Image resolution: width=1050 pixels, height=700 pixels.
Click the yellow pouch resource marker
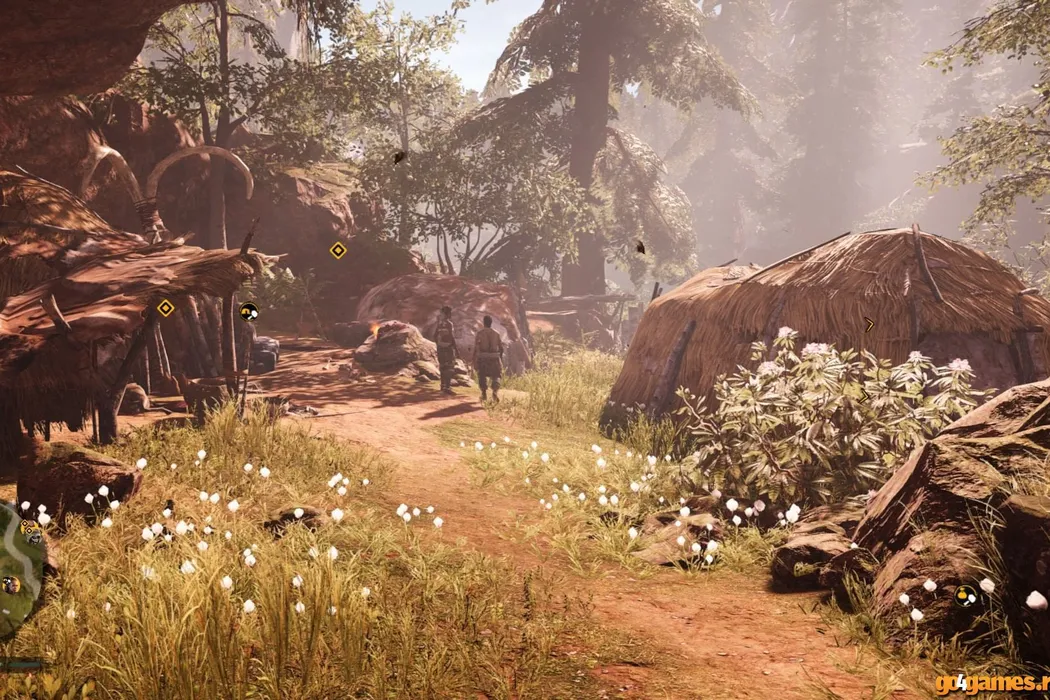pos(965,596)
